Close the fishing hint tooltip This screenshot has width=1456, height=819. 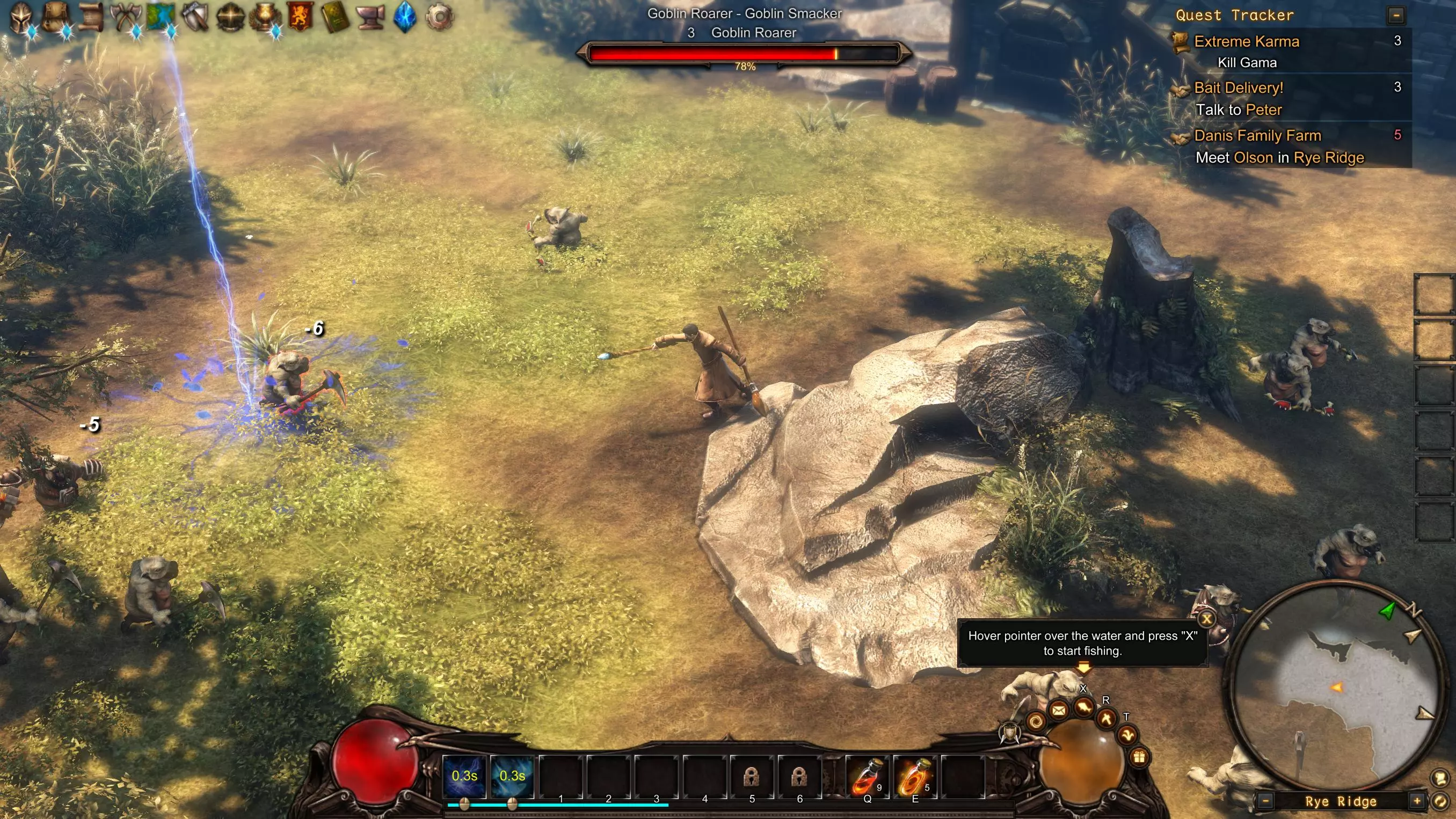pyautogui.click(x=1206, y=619)
